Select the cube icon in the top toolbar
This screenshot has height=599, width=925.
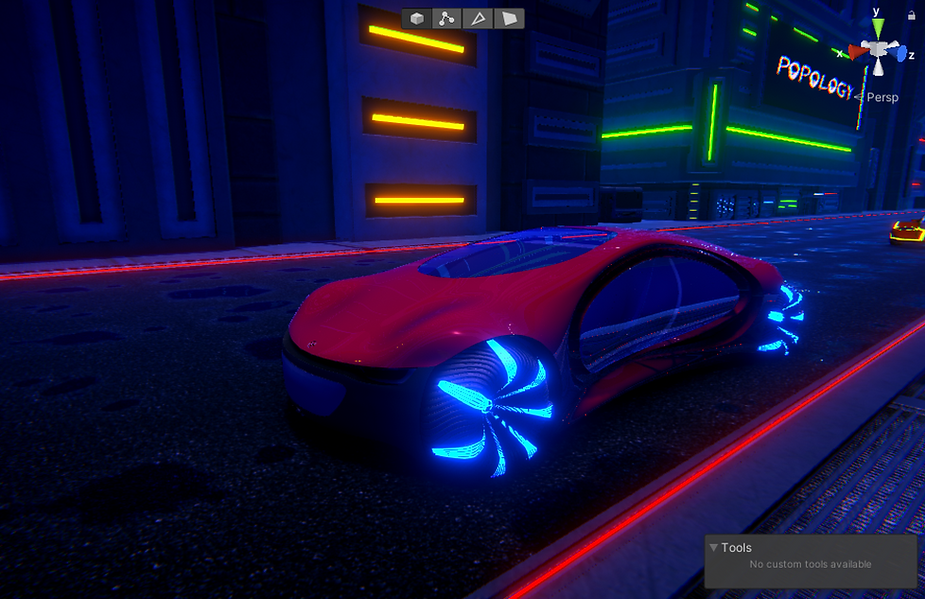click(417, 18)
